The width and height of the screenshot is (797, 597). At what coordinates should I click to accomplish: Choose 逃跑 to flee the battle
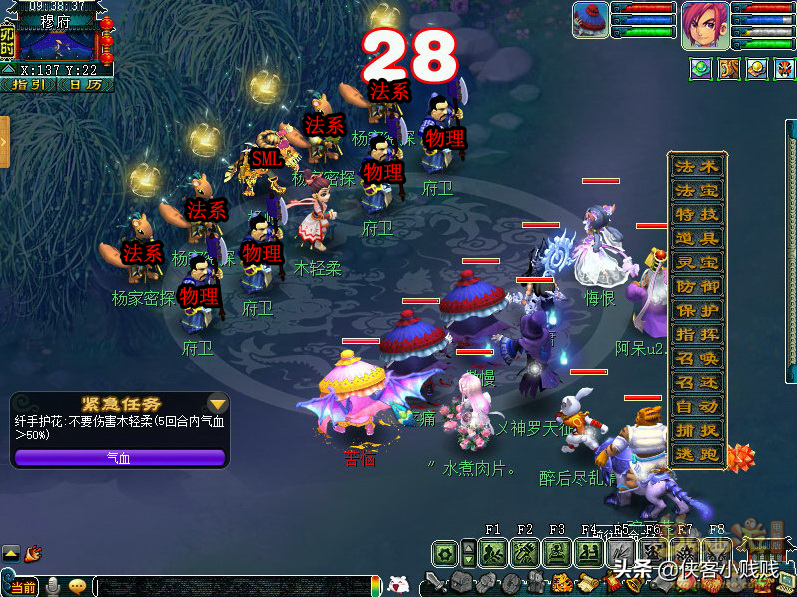click(x=696, y=455)
